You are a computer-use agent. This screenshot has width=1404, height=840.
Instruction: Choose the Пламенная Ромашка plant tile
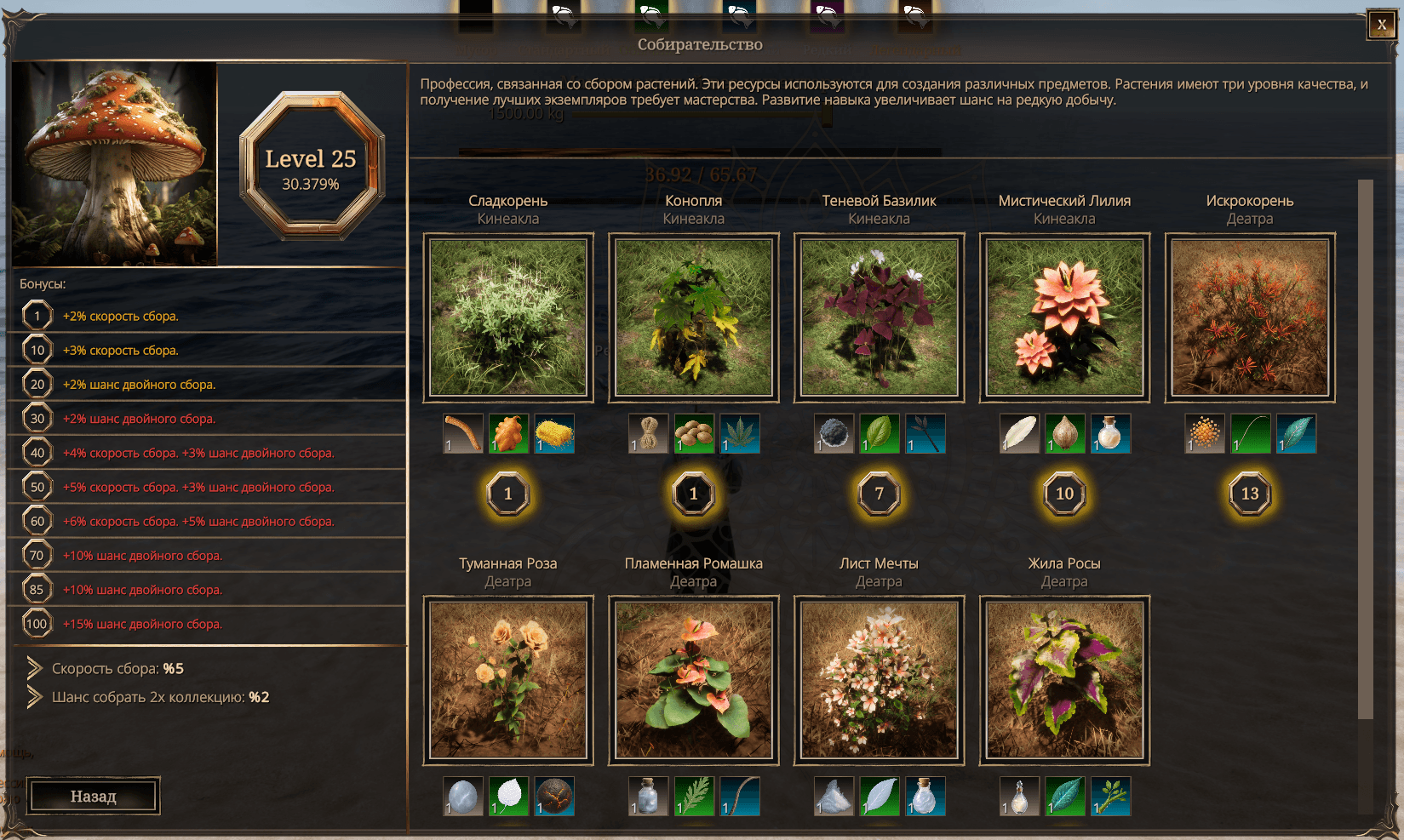point(694,680)
